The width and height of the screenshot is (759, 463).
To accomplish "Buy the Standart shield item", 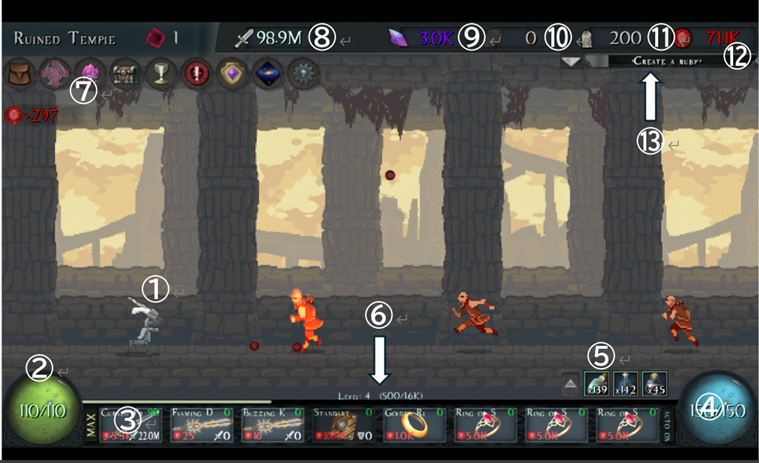I will tap(342, 426).
